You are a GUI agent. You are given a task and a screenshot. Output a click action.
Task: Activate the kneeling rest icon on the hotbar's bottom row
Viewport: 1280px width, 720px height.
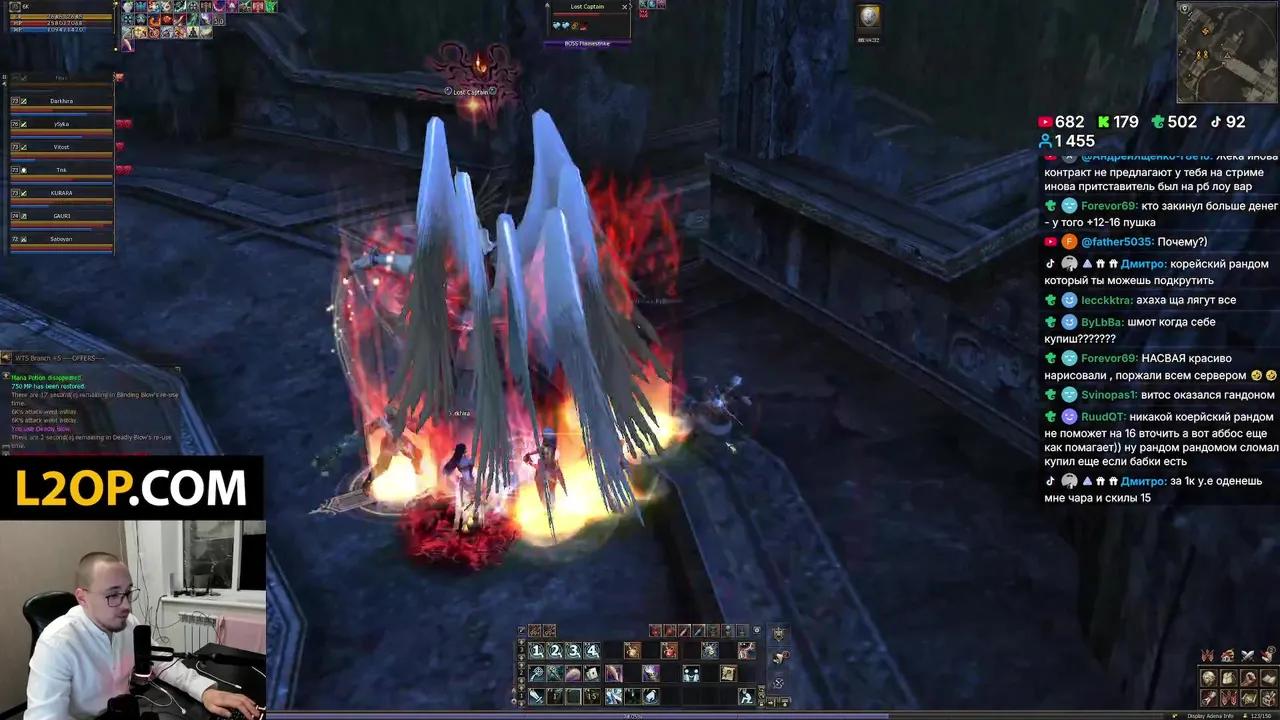[x=746, y=697]
